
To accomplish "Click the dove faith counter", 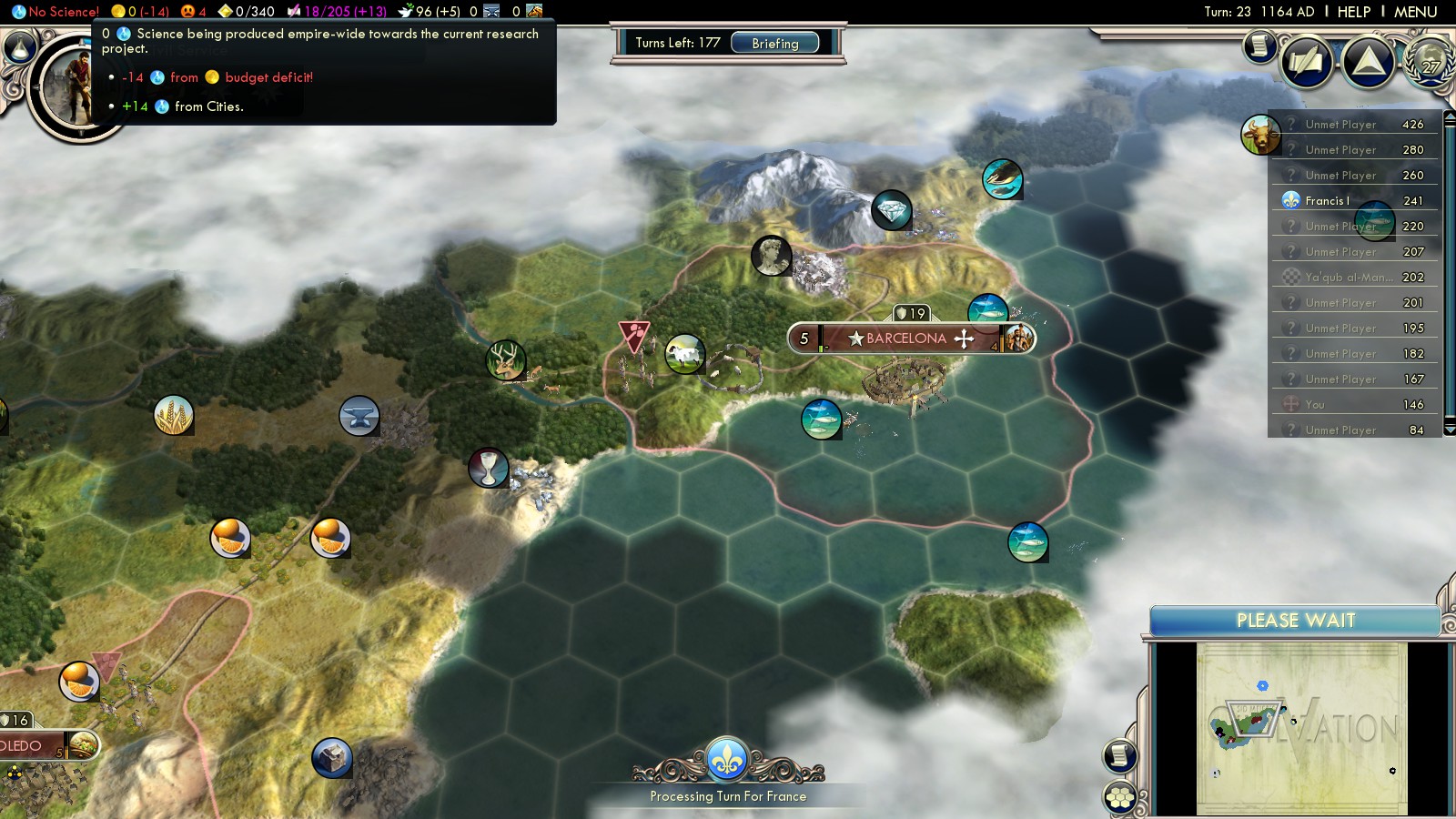I will point(430,12).
